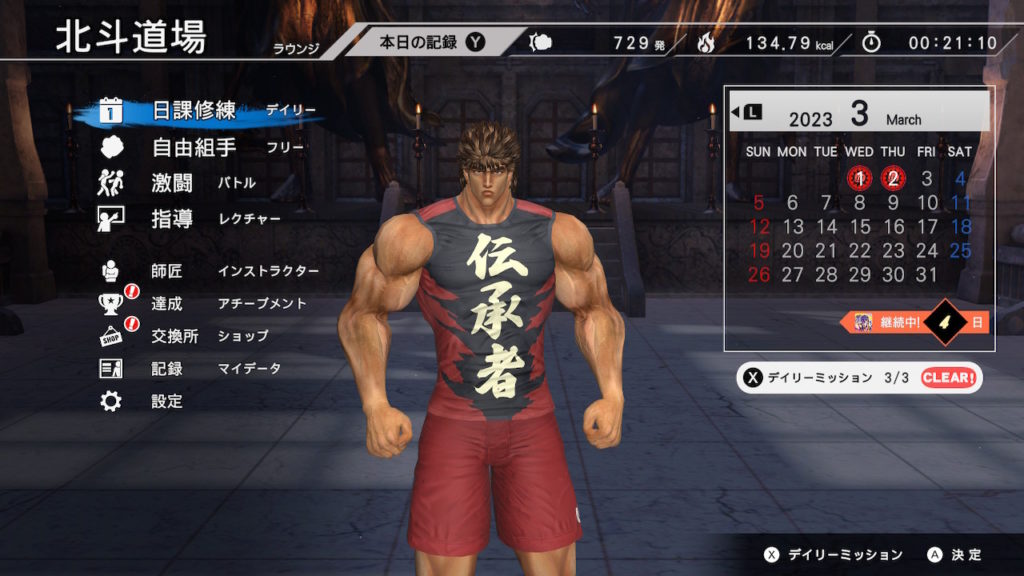This screenshot has width=1024, height=576.
Task: Select March 31 on the calendar
Action: click(x=927, y=274)
